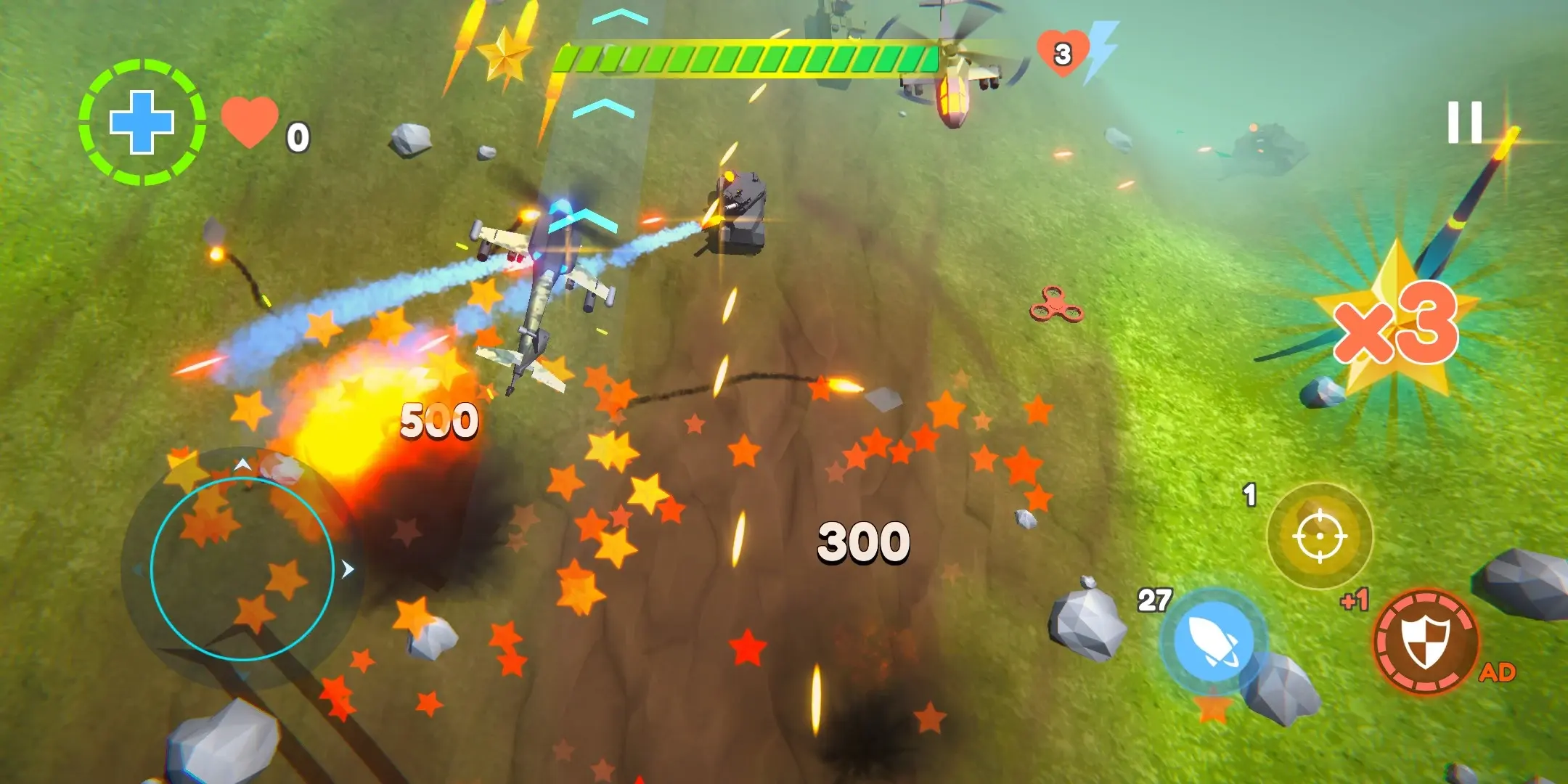
Task: Pause the game
Action: pyautogui.click(x=1464, y=122)
